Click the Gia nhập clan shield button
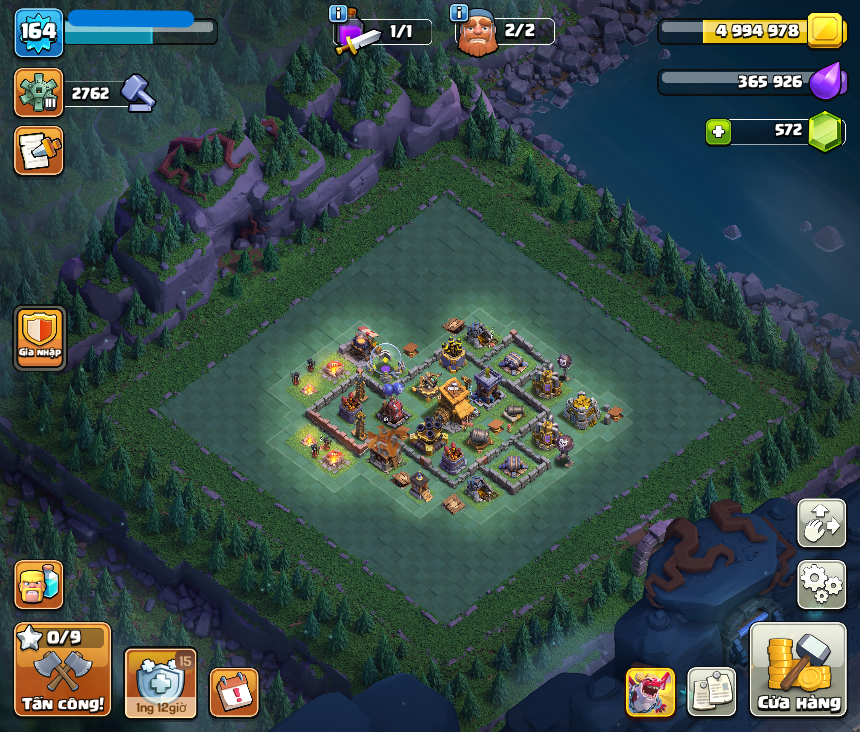This screenshot has width=860, height=732. (x=40, y=338)
